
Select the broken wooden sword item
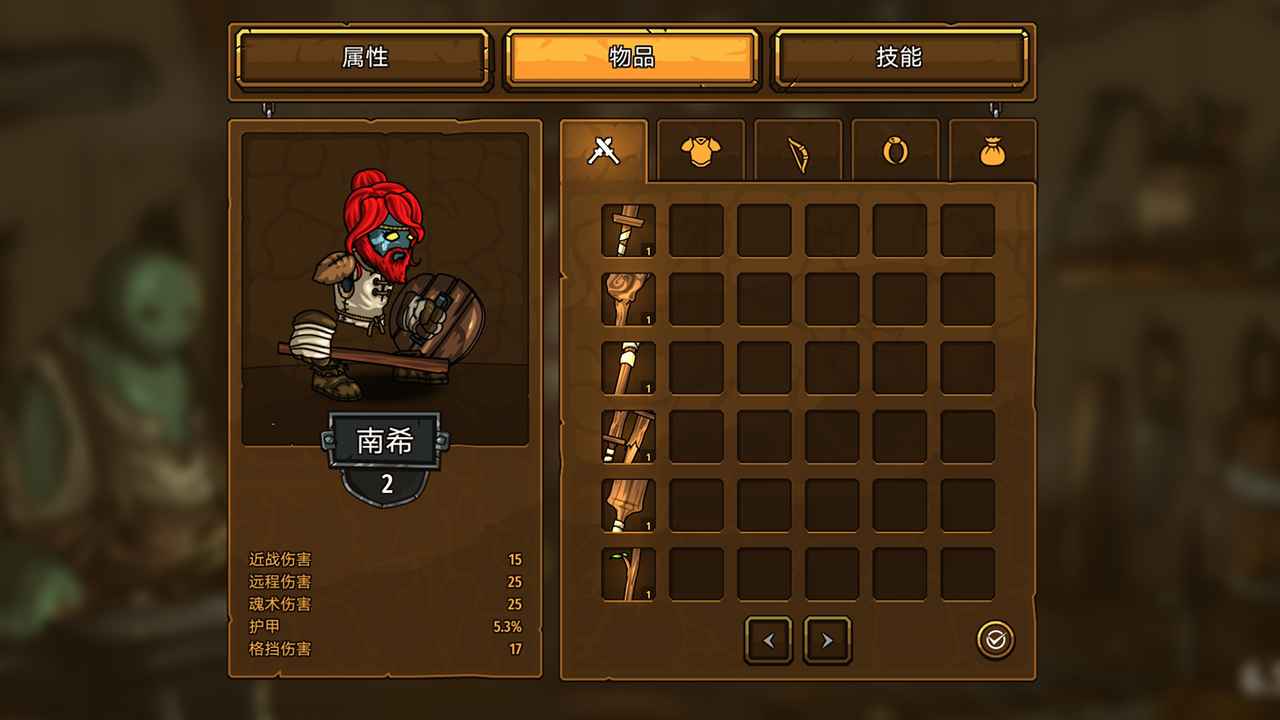(x=628, y=436)
